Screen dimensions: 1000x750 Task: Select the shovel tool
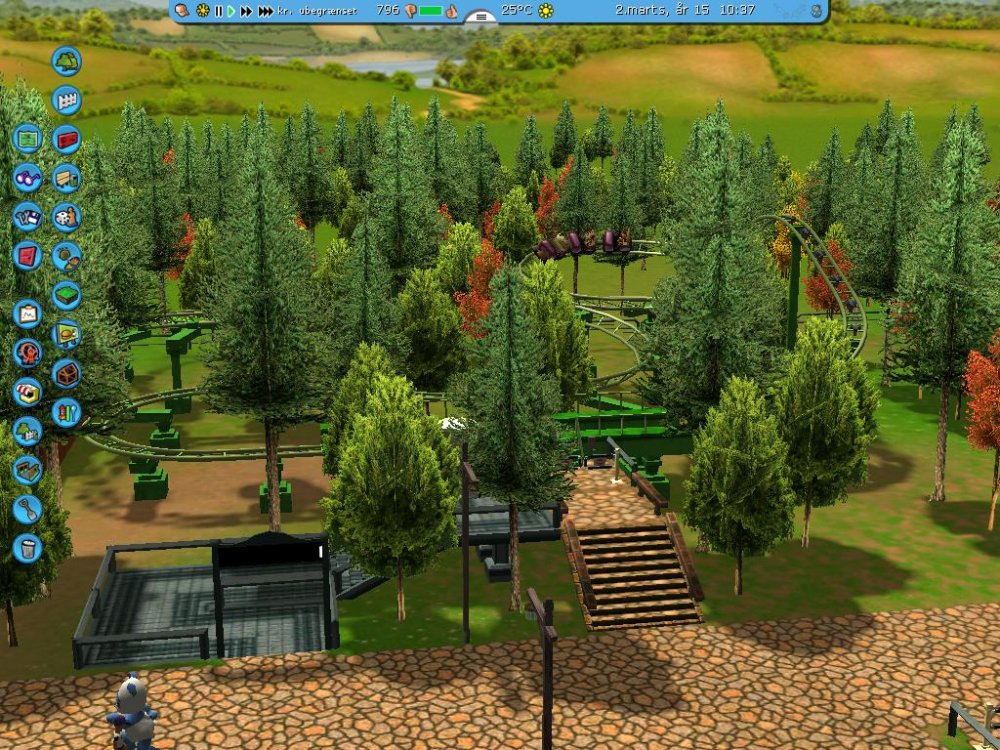point(27,509)
